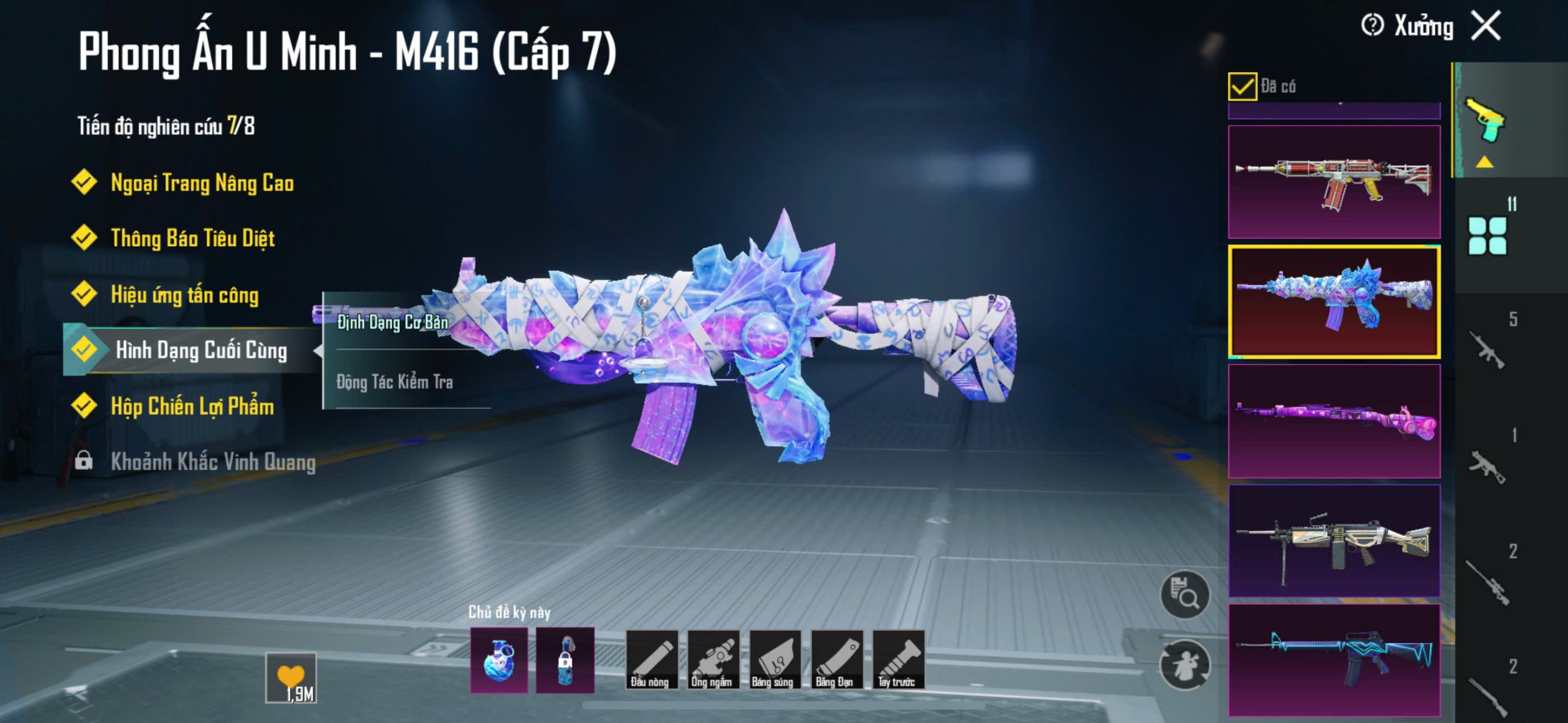
Task: Choose Động Tác Kiểm Tra option
Action: (x=395, y=382)
